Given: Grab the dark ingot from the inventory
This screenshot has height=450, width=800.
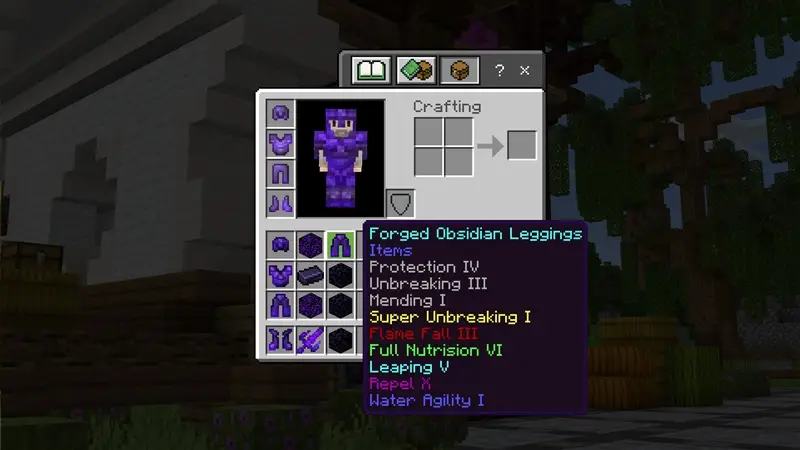Looking at the screenshot, I should click(310, 275).
